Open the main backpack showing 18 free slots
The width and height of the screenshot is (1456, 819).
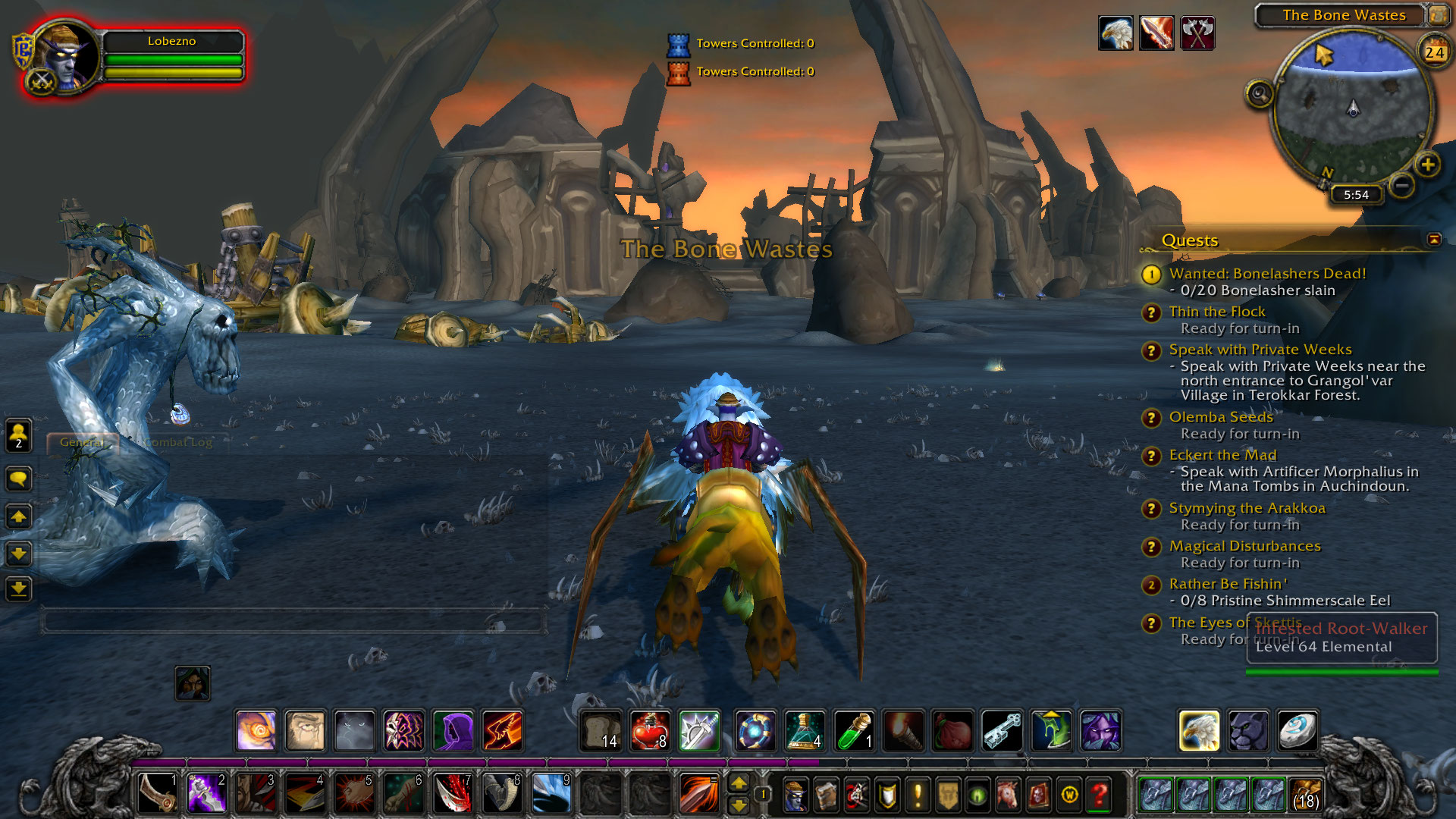tap(1305, 795)
